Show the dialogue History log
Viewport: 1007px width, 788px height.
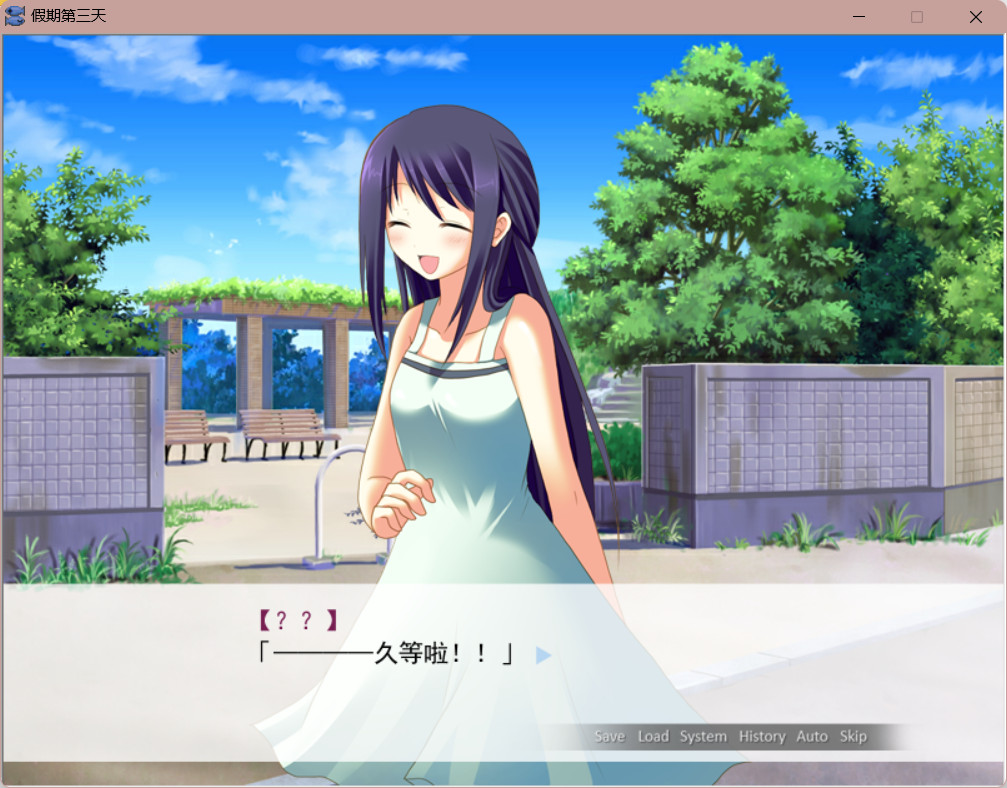pyautogui.click(x=762, y=736)
